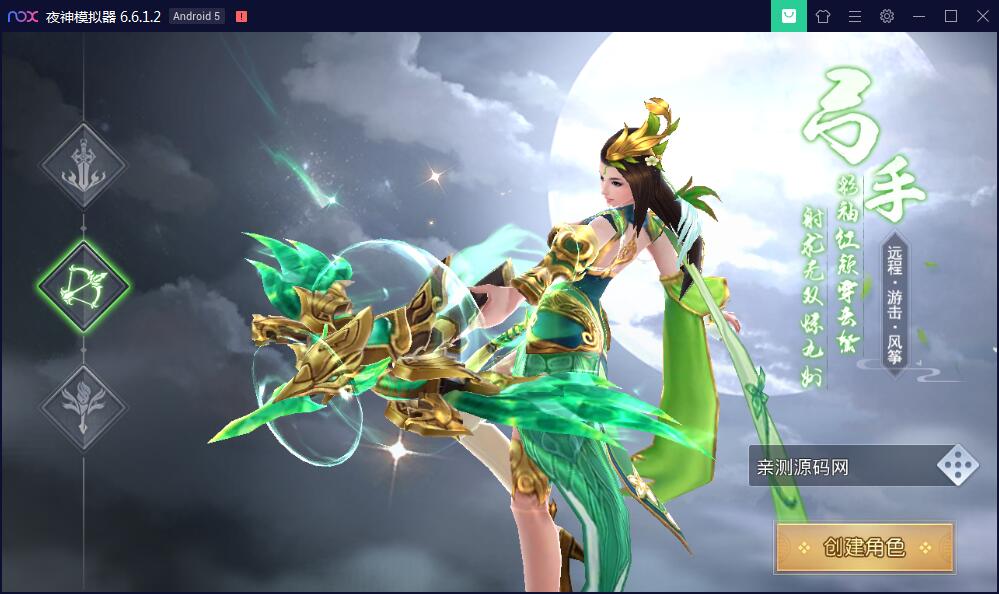
Task: Randomize the name with the dice button
Action: [x=957, y=466]
